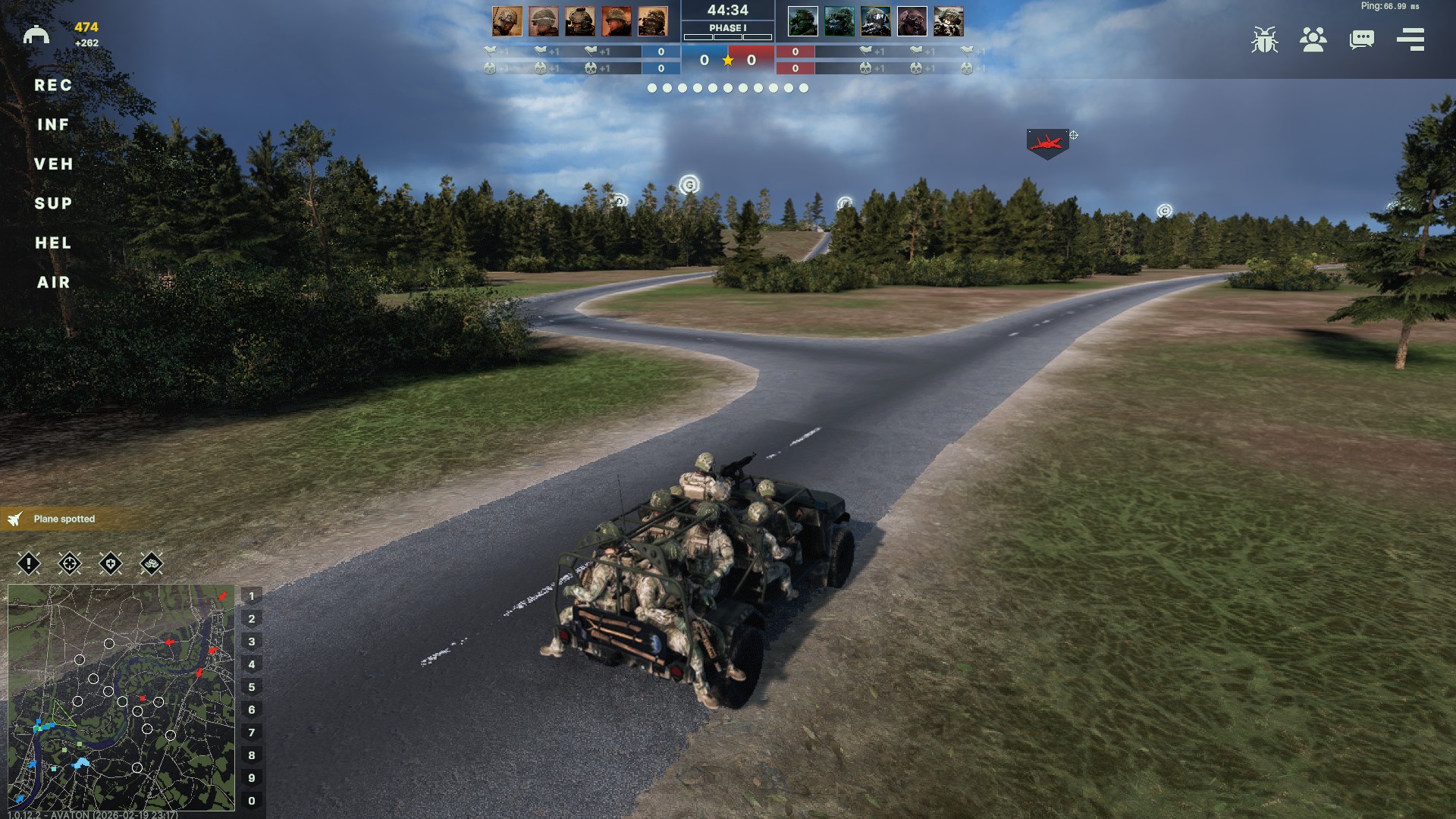Viewport: 1456px width, 819px height.
Task: Open the three-bar main menu
Action: point(1410,39)
